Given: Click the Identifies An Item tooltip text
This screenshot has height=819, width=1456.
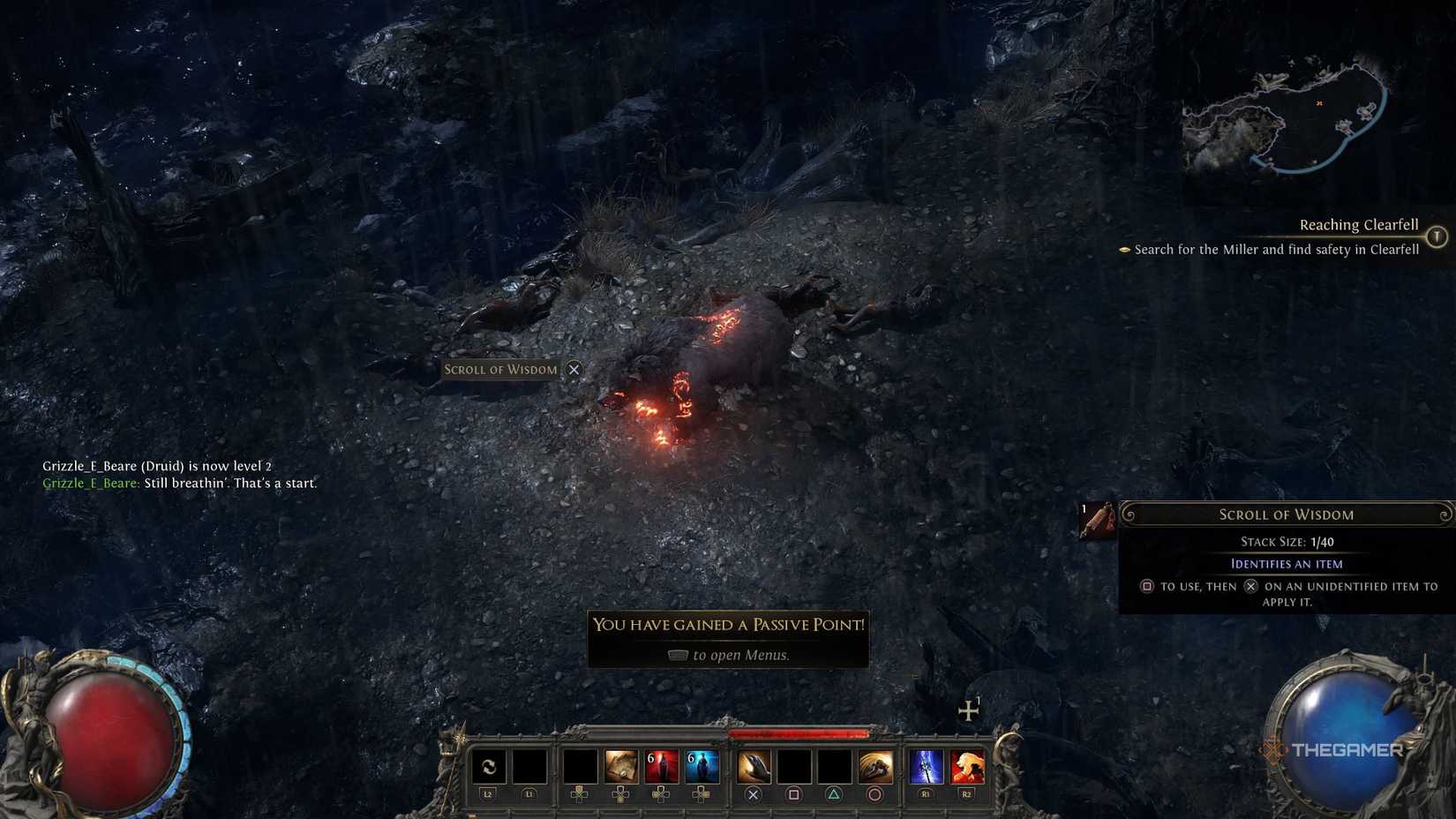Looking at the screenshot, I should click(x=1287, y=563).
